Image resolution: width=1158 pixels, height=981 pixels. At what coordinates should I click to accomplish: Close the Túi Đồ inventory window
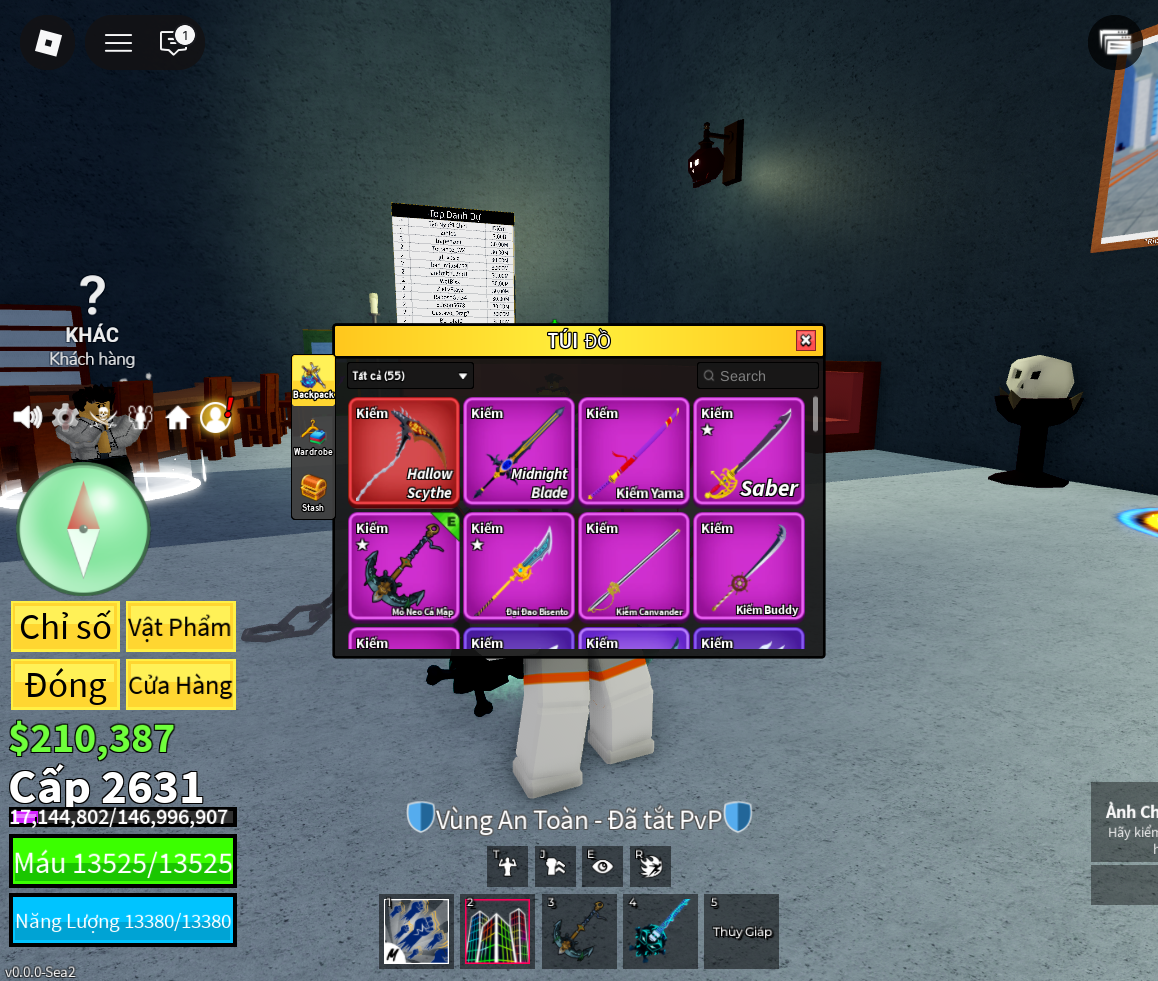[805, 340]
